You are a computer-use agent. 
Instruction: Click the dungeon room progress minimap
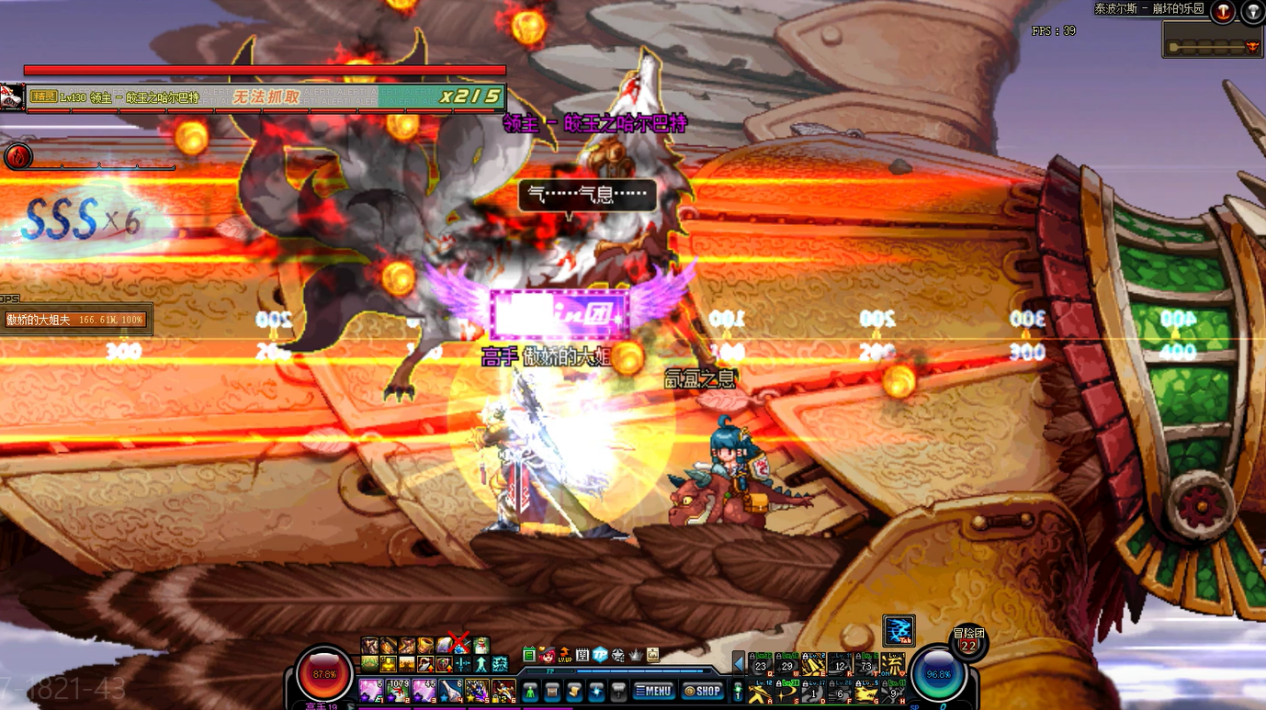point(1212,45)
